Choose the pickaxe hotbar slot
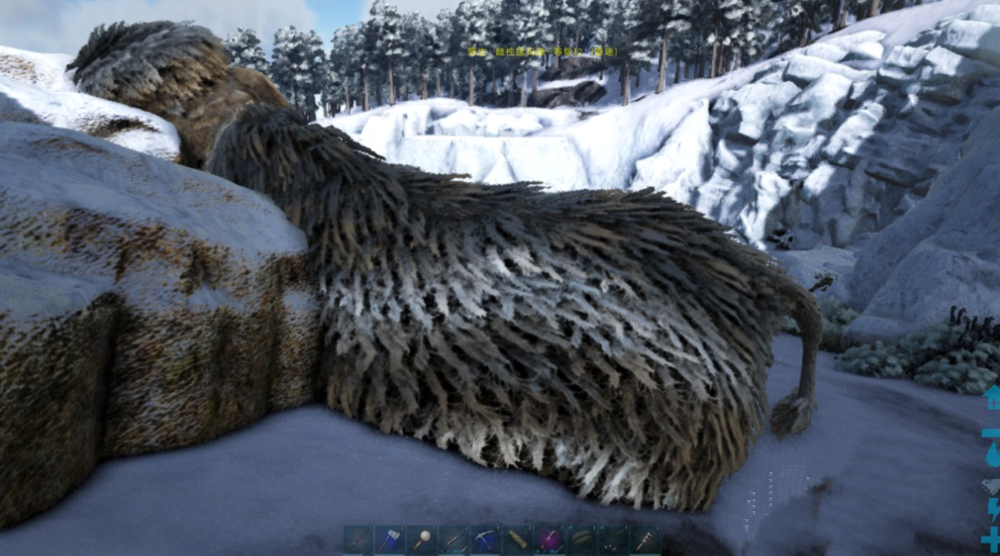This screenshot has height=556, width=1000. click(486, 540)
